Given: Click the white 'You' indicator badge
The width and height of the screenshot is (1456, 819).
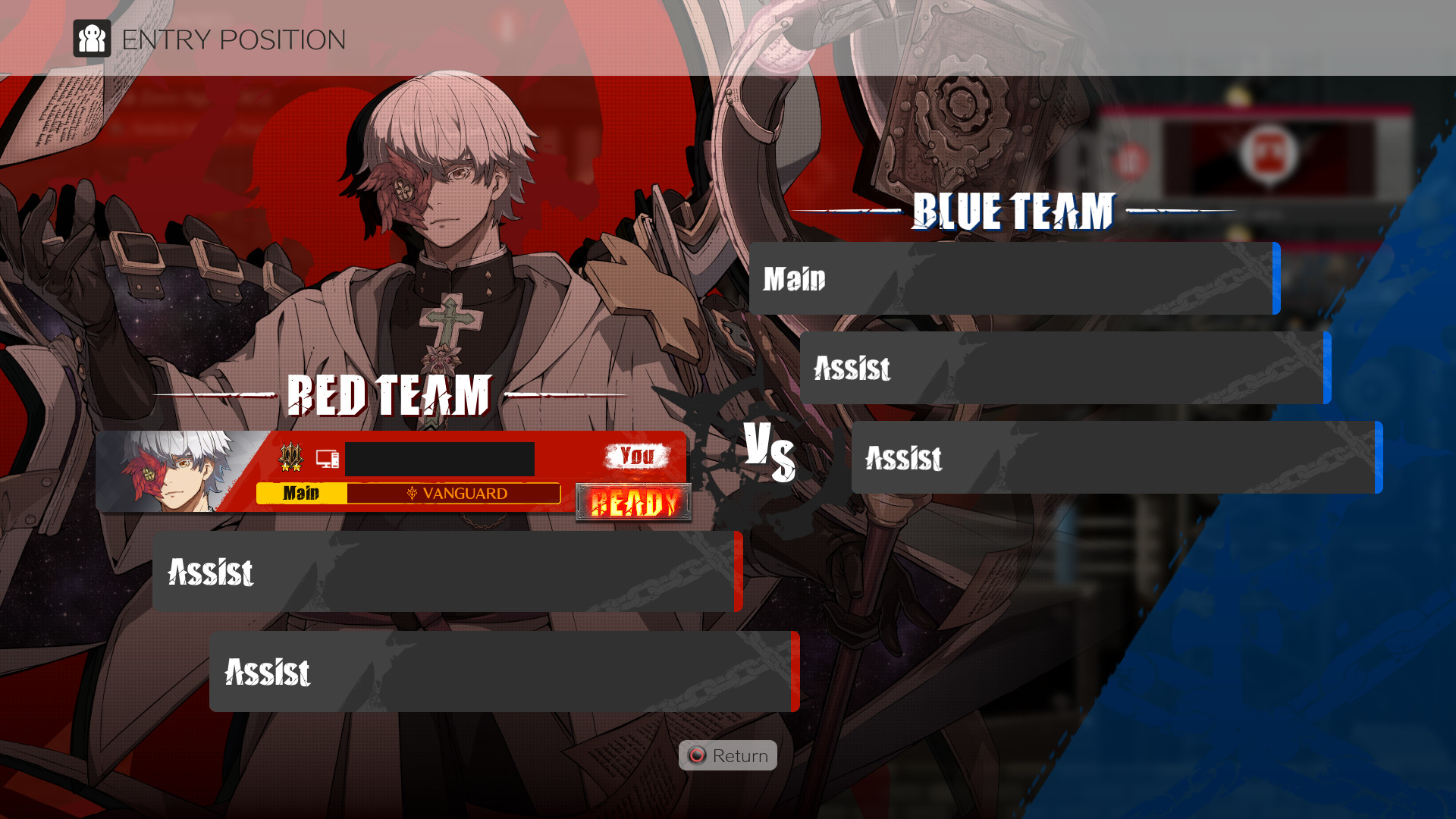Looking at the screenshot, I should [x=637, y=456].
